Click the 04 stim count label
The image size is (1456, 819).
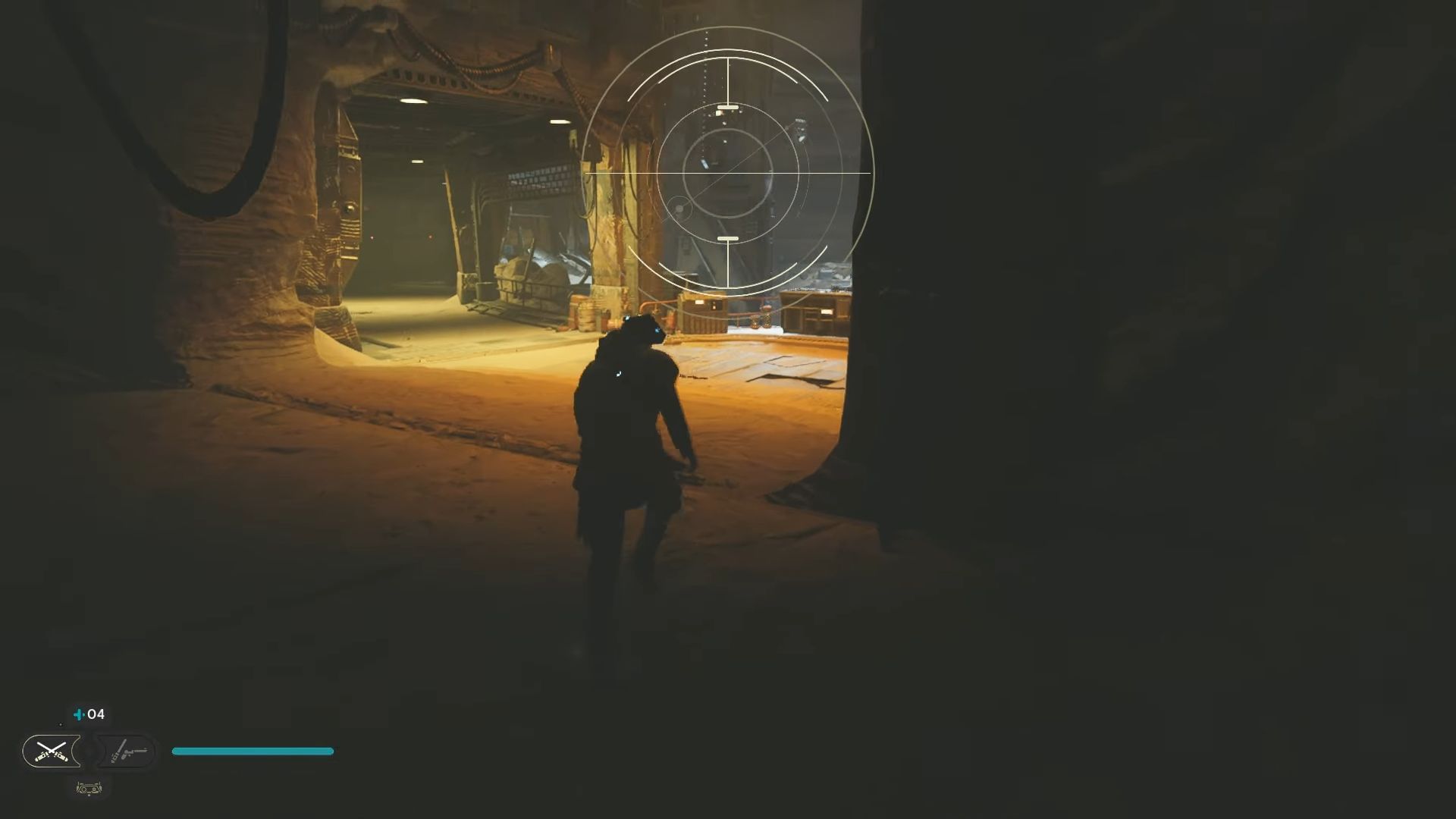coord(94,714)
